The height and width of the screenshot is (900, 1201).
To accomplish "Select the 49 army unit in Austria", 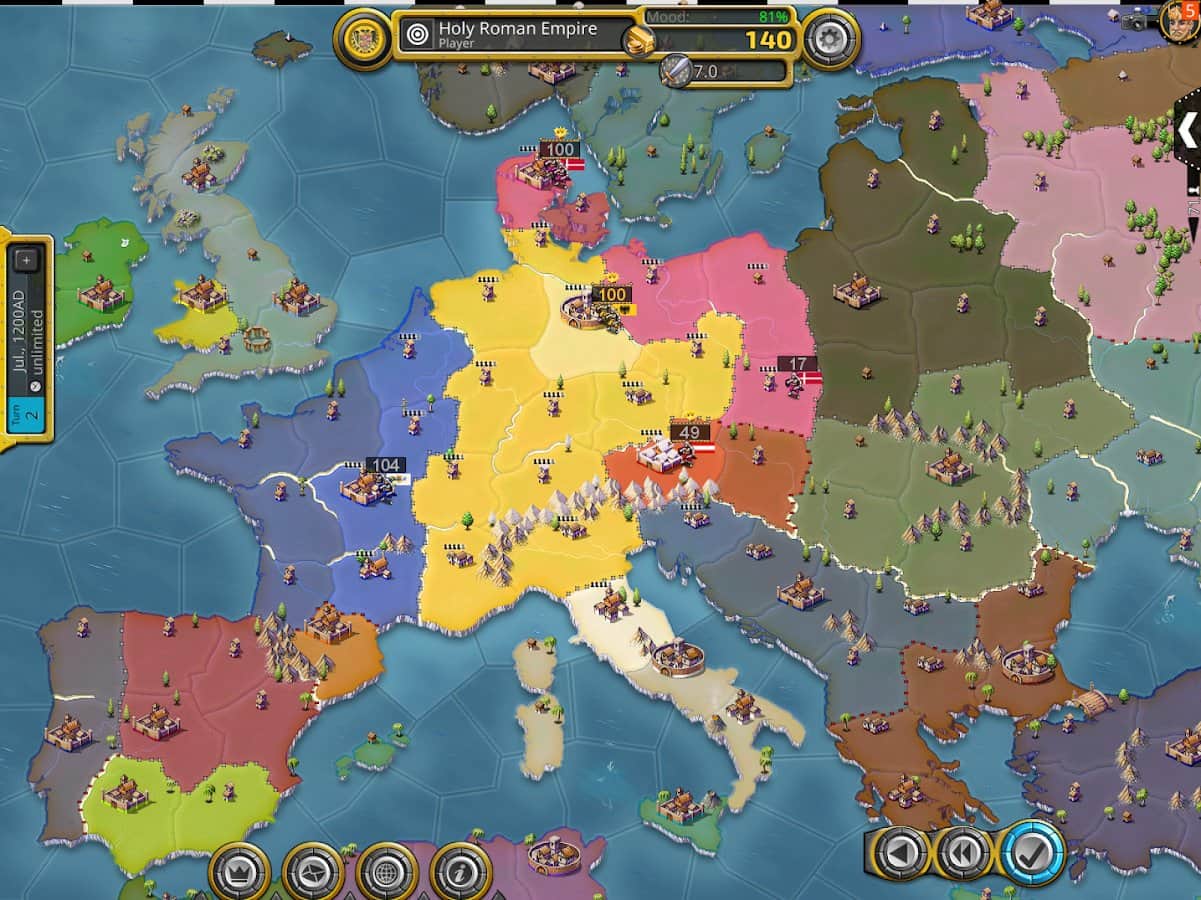I will [x=689, y=433].
